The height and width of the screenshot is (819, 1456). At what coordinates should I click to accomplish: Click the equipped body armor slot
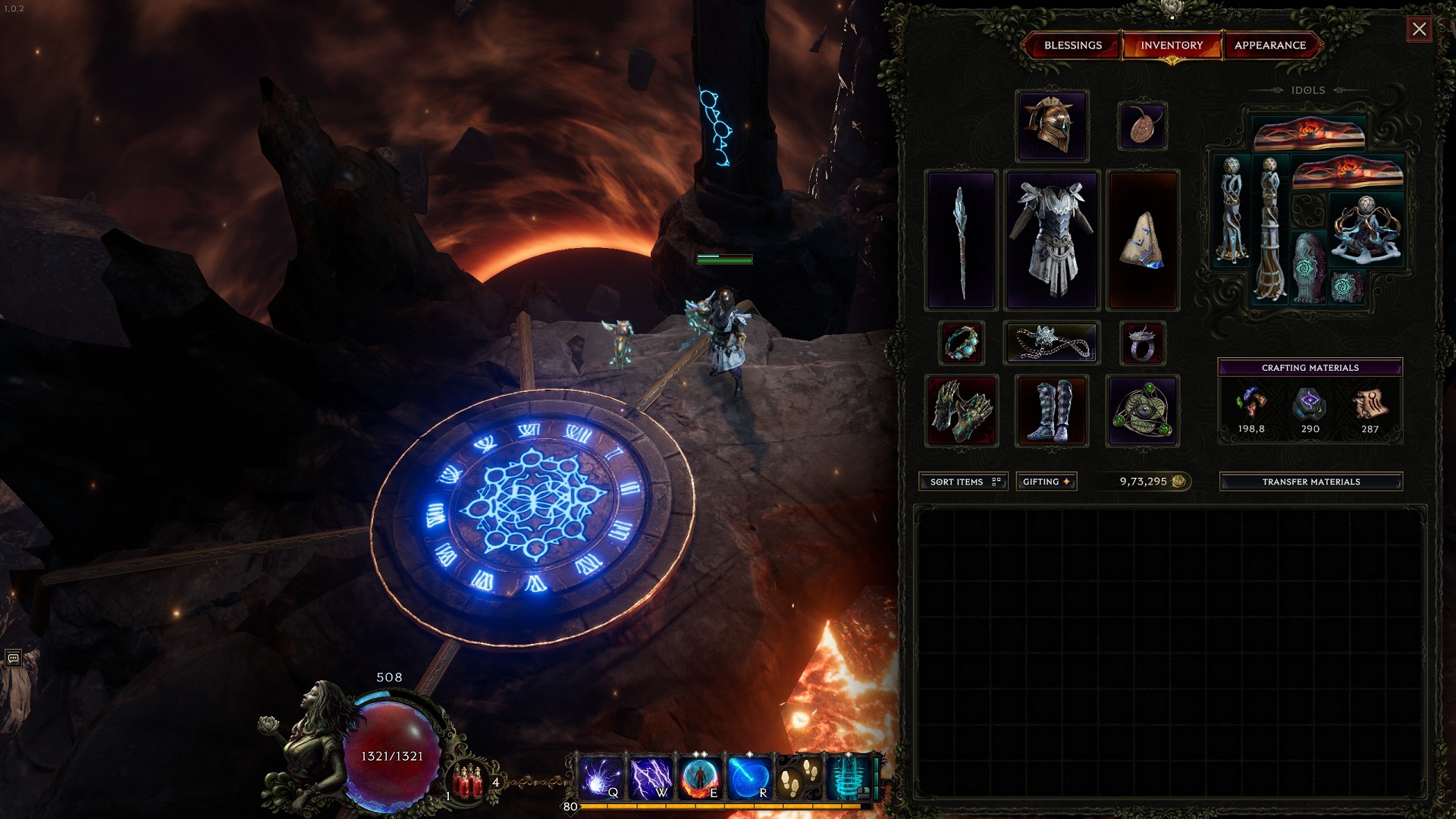click(x=1053, y=241)
